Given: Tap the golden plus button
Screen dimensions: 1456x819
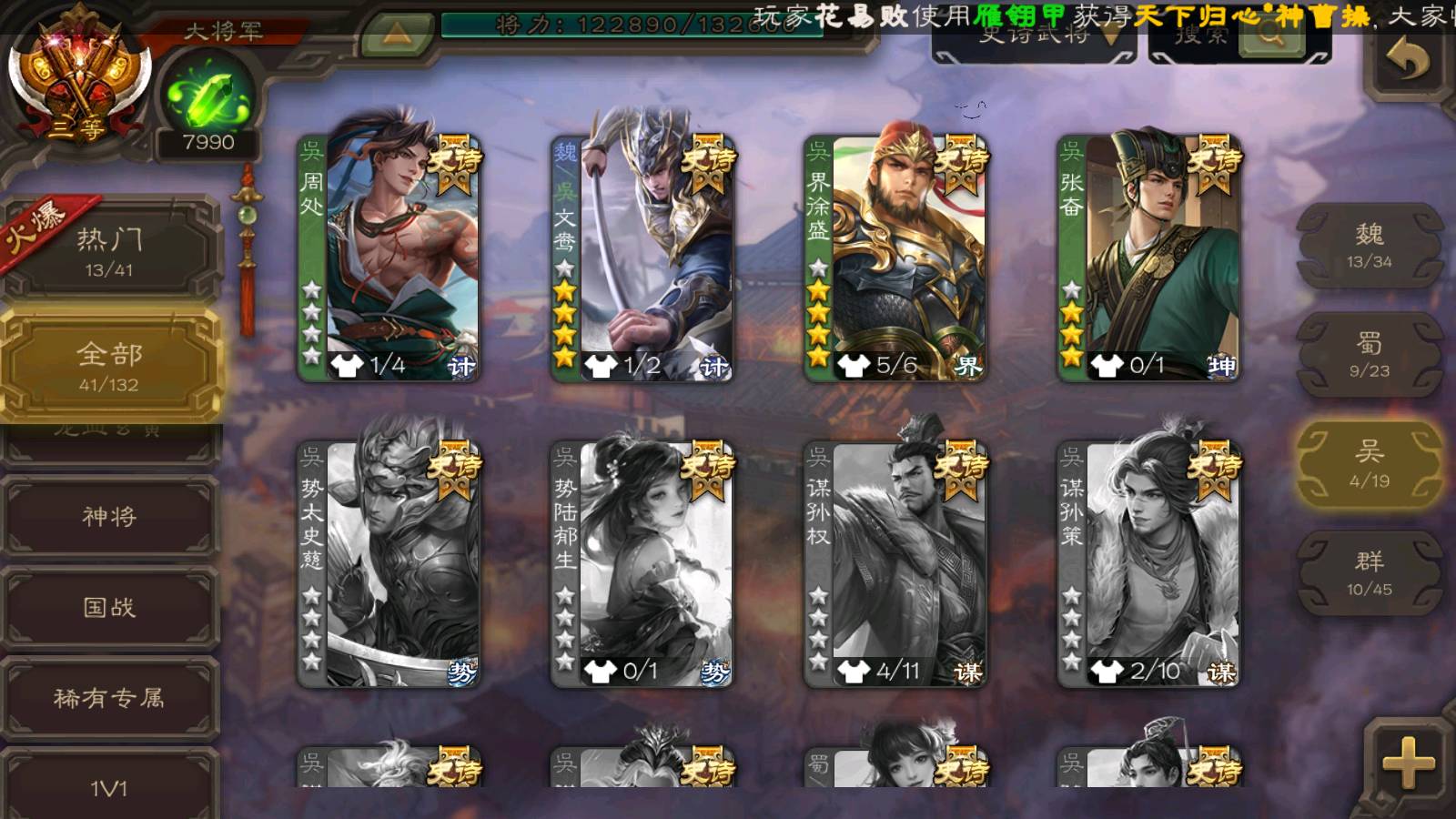Looking at the screenshot, I should (1408, 763).
